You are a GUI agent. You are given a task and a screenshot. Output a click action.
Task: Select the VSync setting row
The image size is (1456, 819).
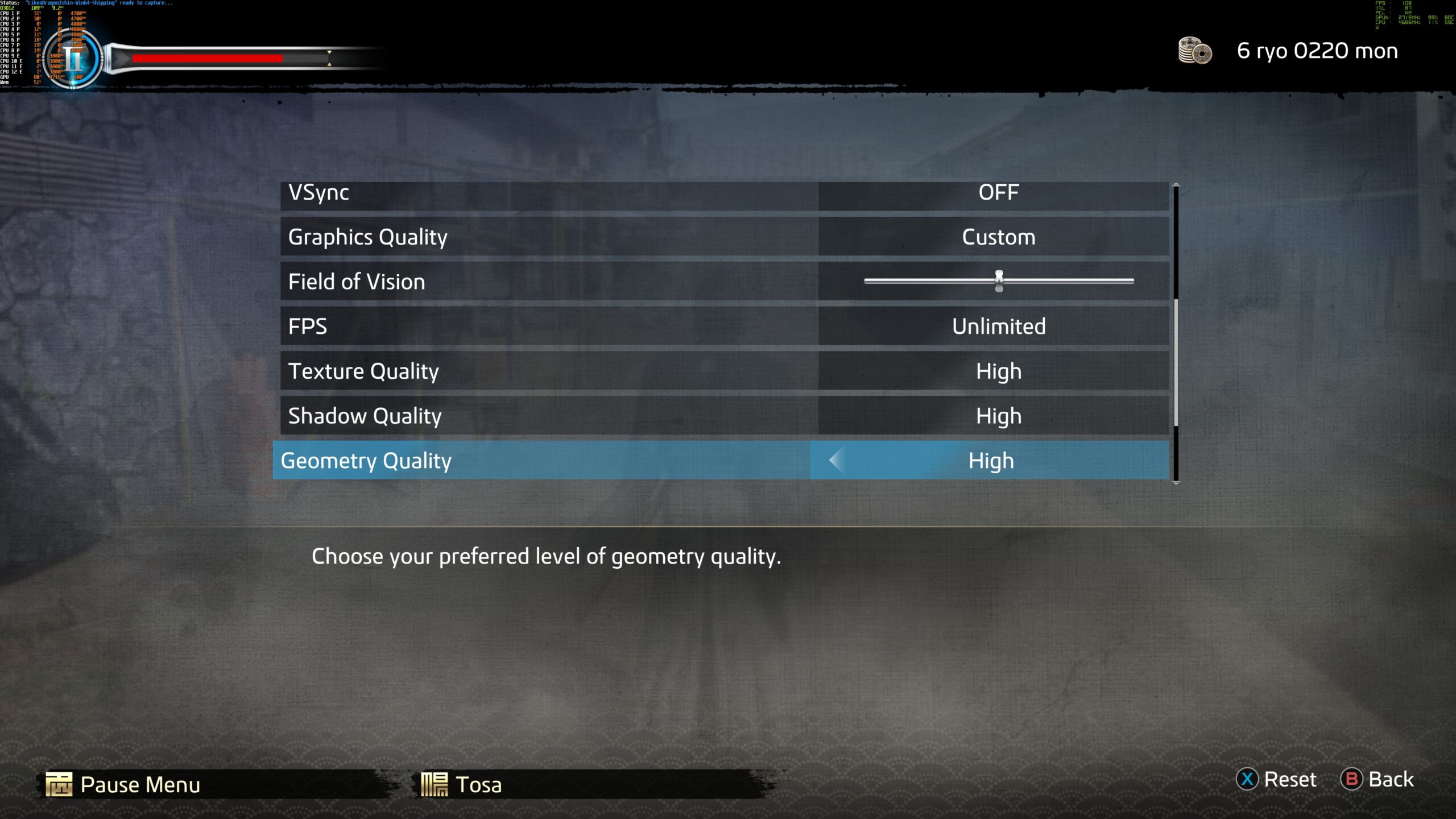tap(549, 193)
